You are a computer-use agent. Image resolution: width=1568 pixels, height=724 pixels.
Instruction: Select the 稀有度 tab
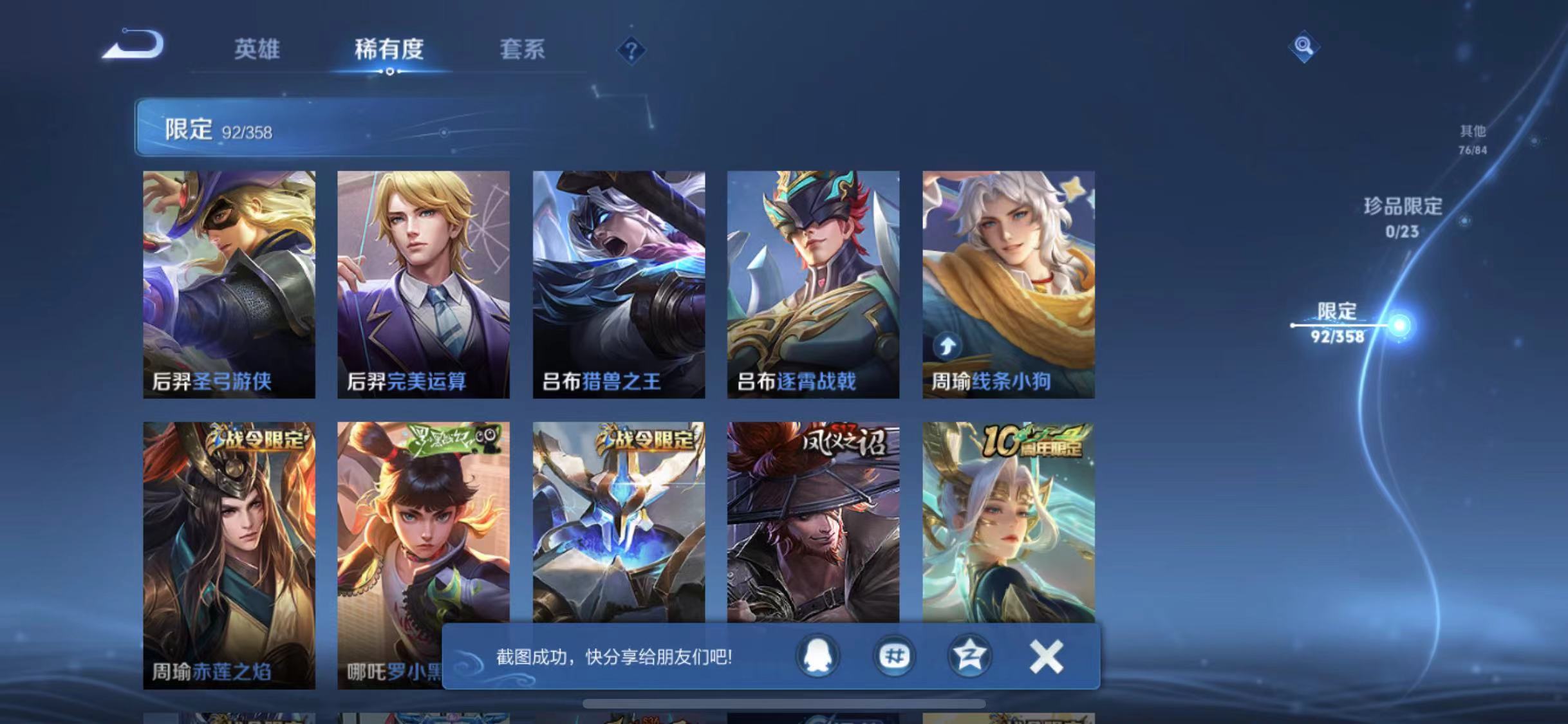tap(389, 50)
